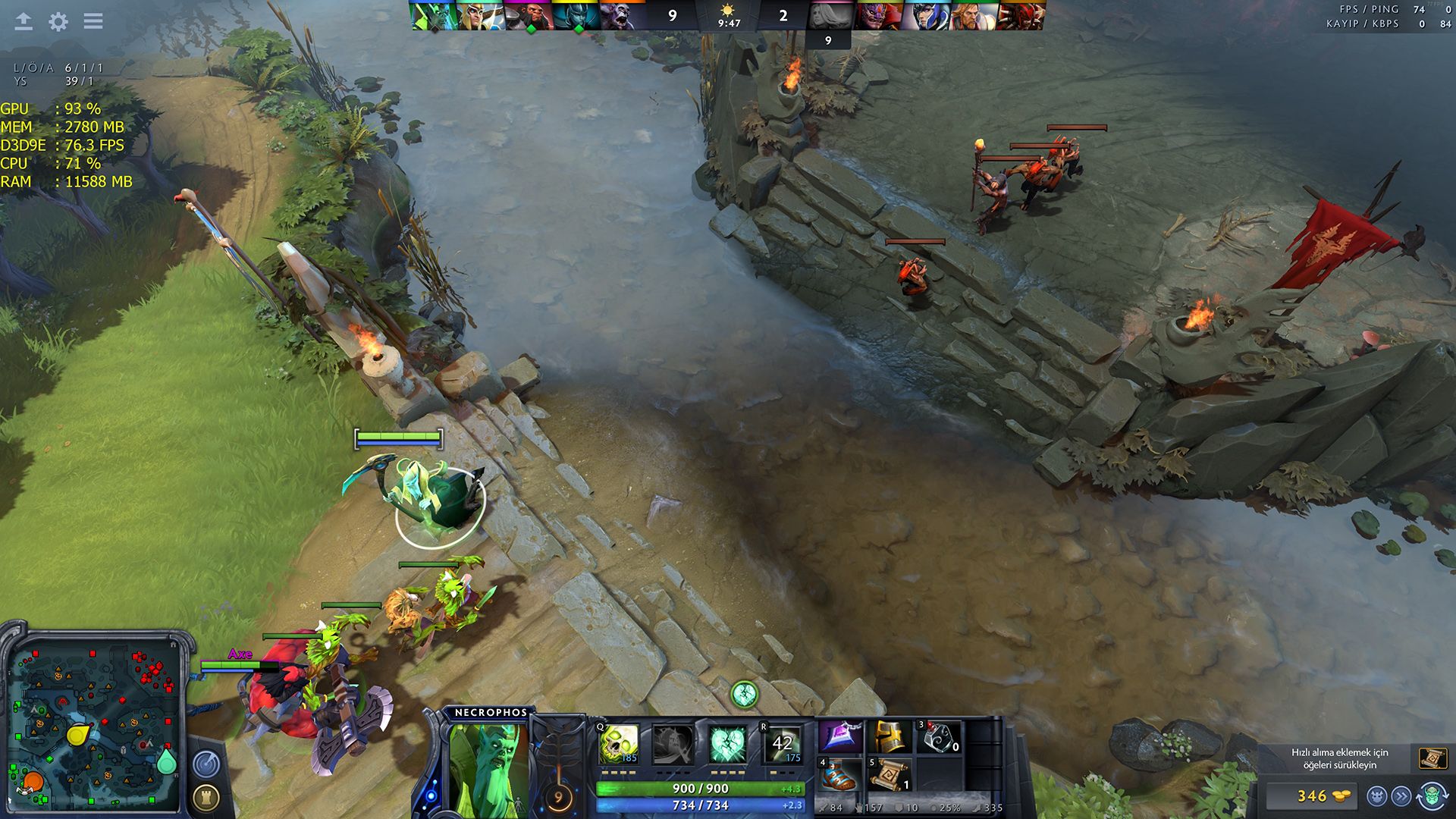This screenshot has width=1456, height=819.
Task: Click the Reaper's Scythe ultimate on cooldown
Action: [x=782, y=744]
